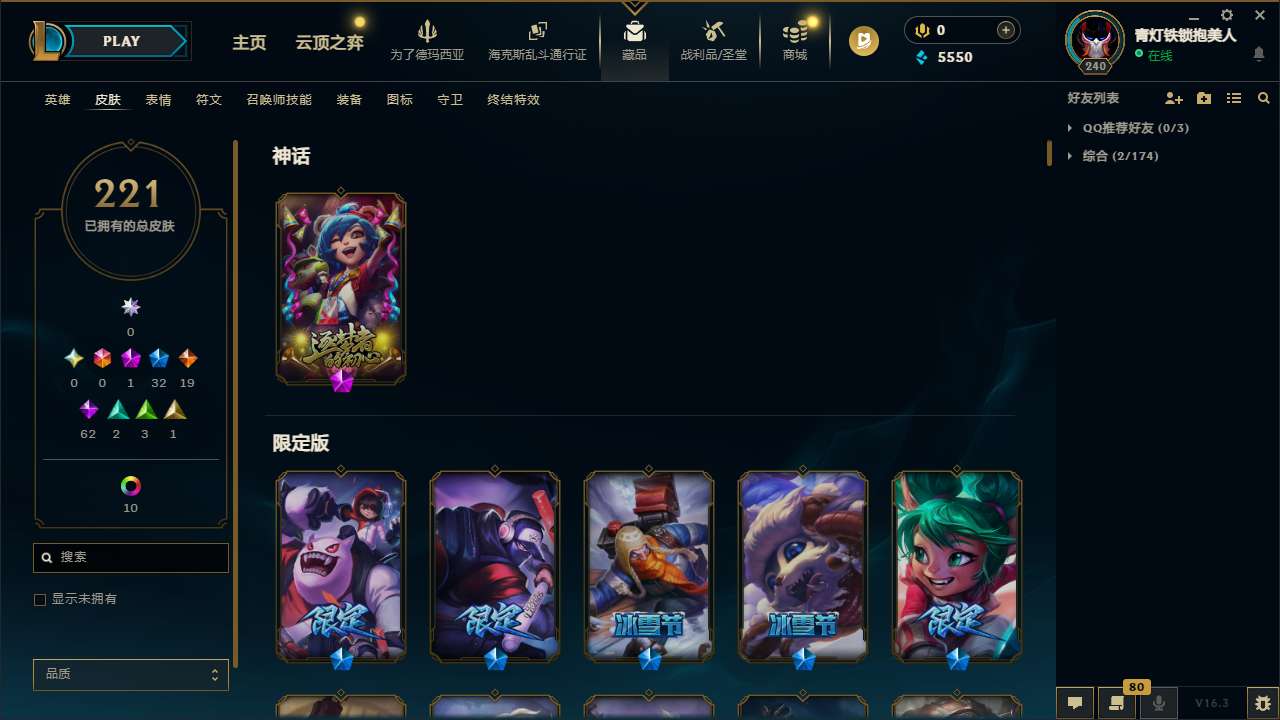Toggle the microphone in the bottom bar
Viewport: 1280px width, 720px height.
click(1158, 703)
